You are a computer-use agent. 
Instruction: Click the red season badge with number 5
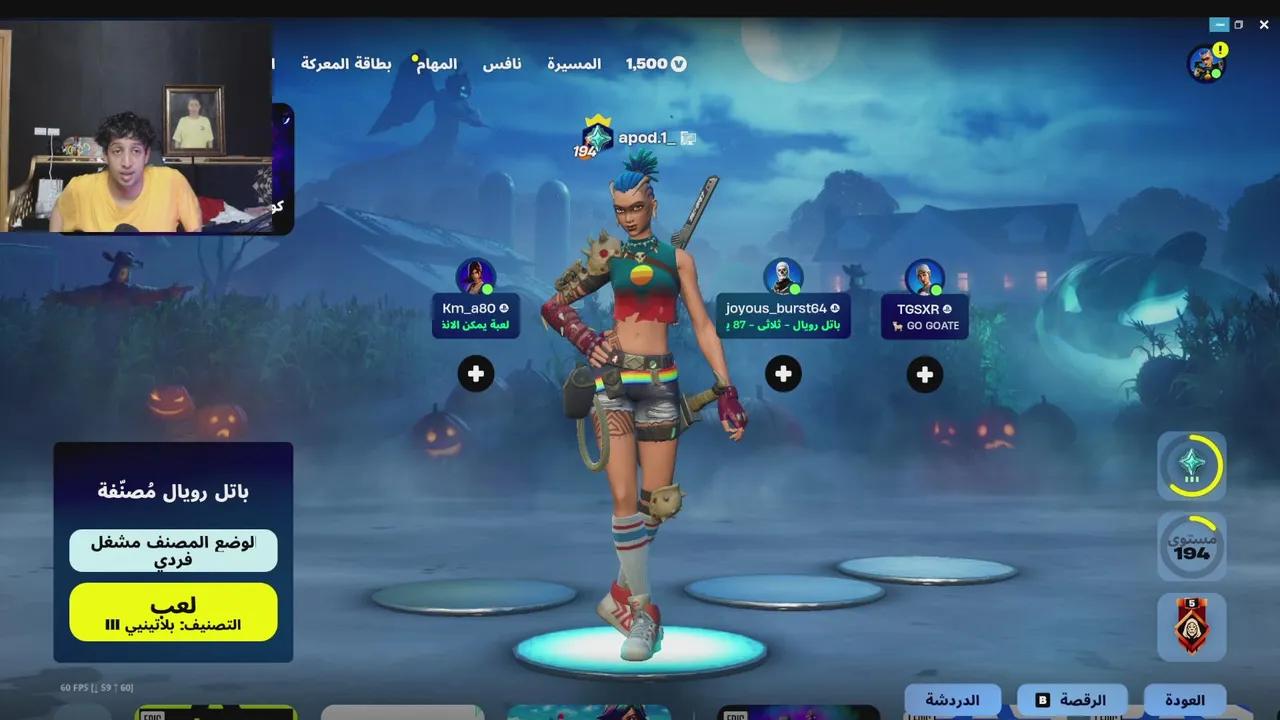click(1192, 627)
